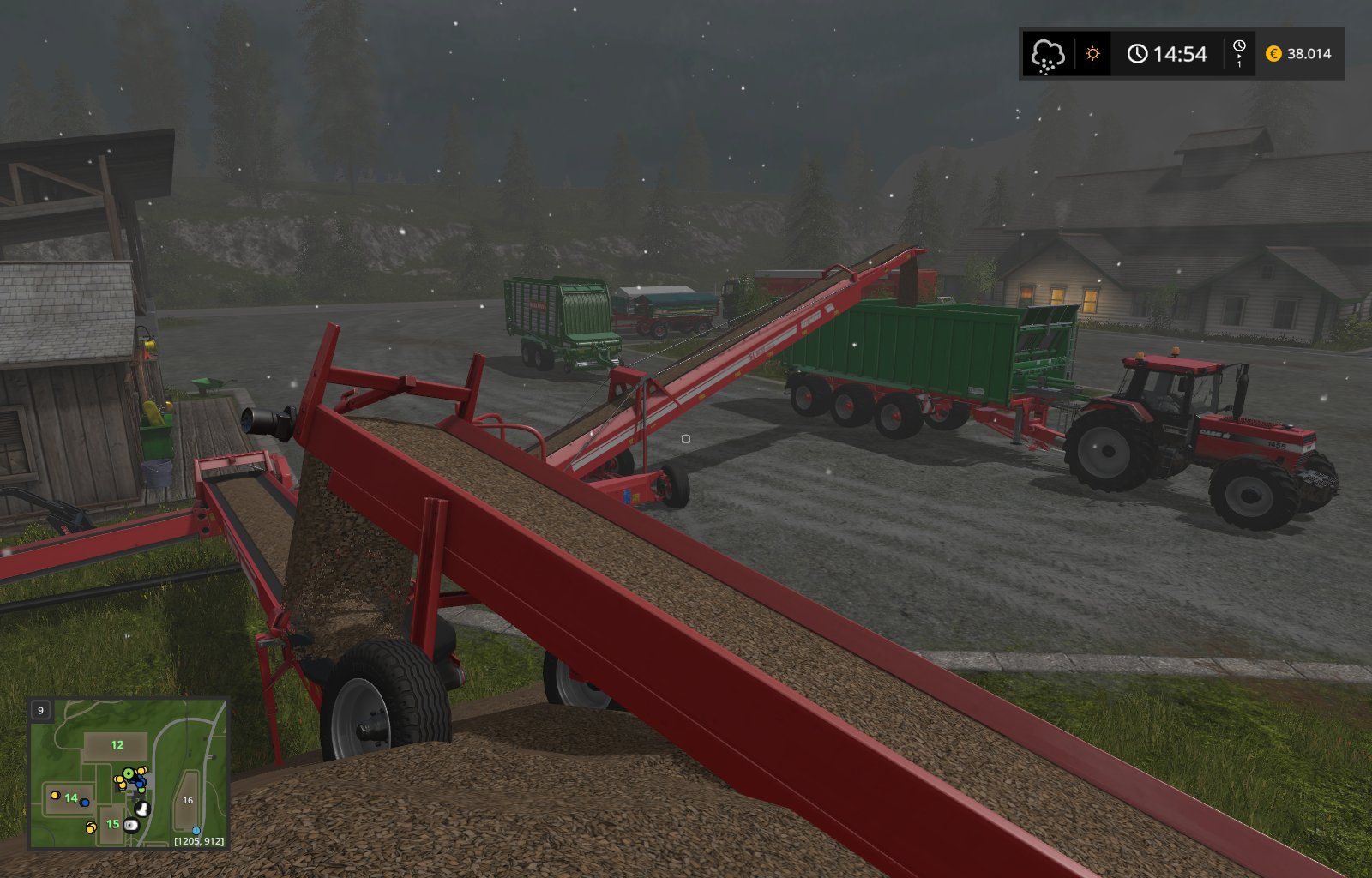
Task: Choose field 15 on the minimap
Action: click(112, 824)
